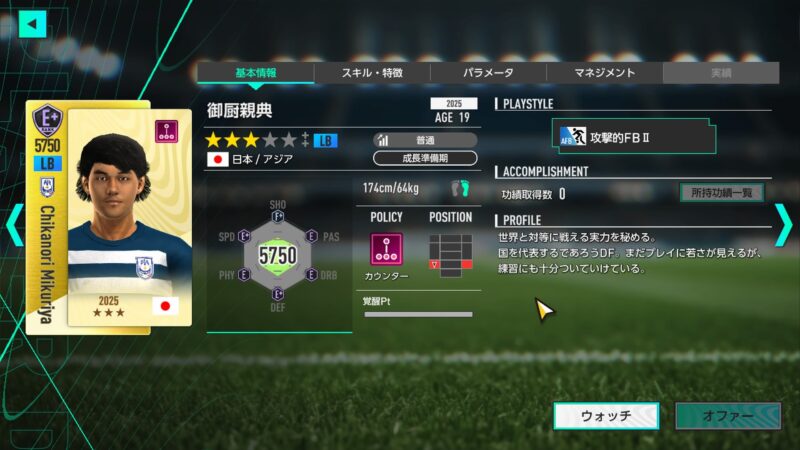Switch to the 基本情報 tab
800x450 pixels.
[255, 73]
